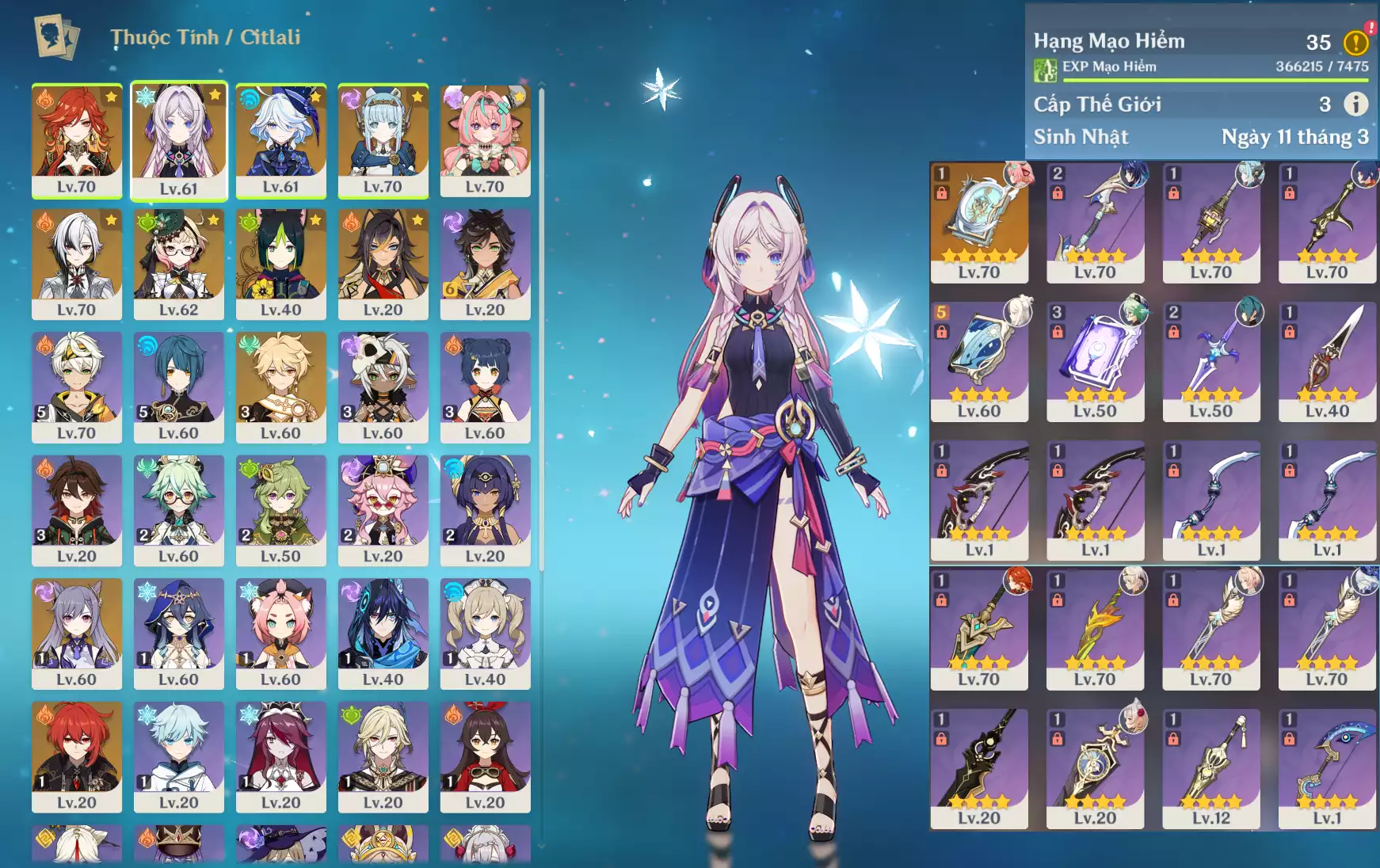Open the 5-star catalyst weapon at Lv.70
Image resolution: width=1380 pixels, height=868 pixels.
coord(978,221)
